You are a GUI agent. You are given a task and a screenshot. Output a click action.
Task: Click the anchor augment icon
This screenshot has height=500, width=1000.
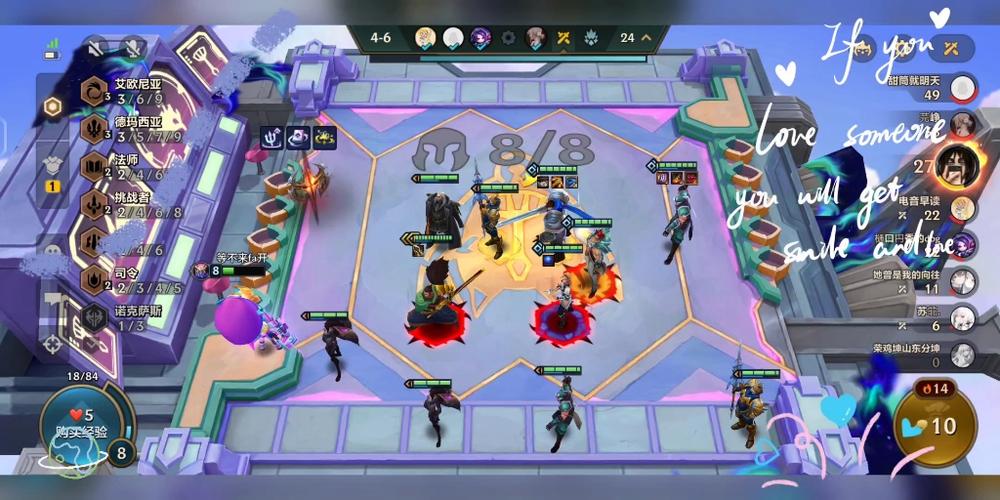(x=273, y=138)
